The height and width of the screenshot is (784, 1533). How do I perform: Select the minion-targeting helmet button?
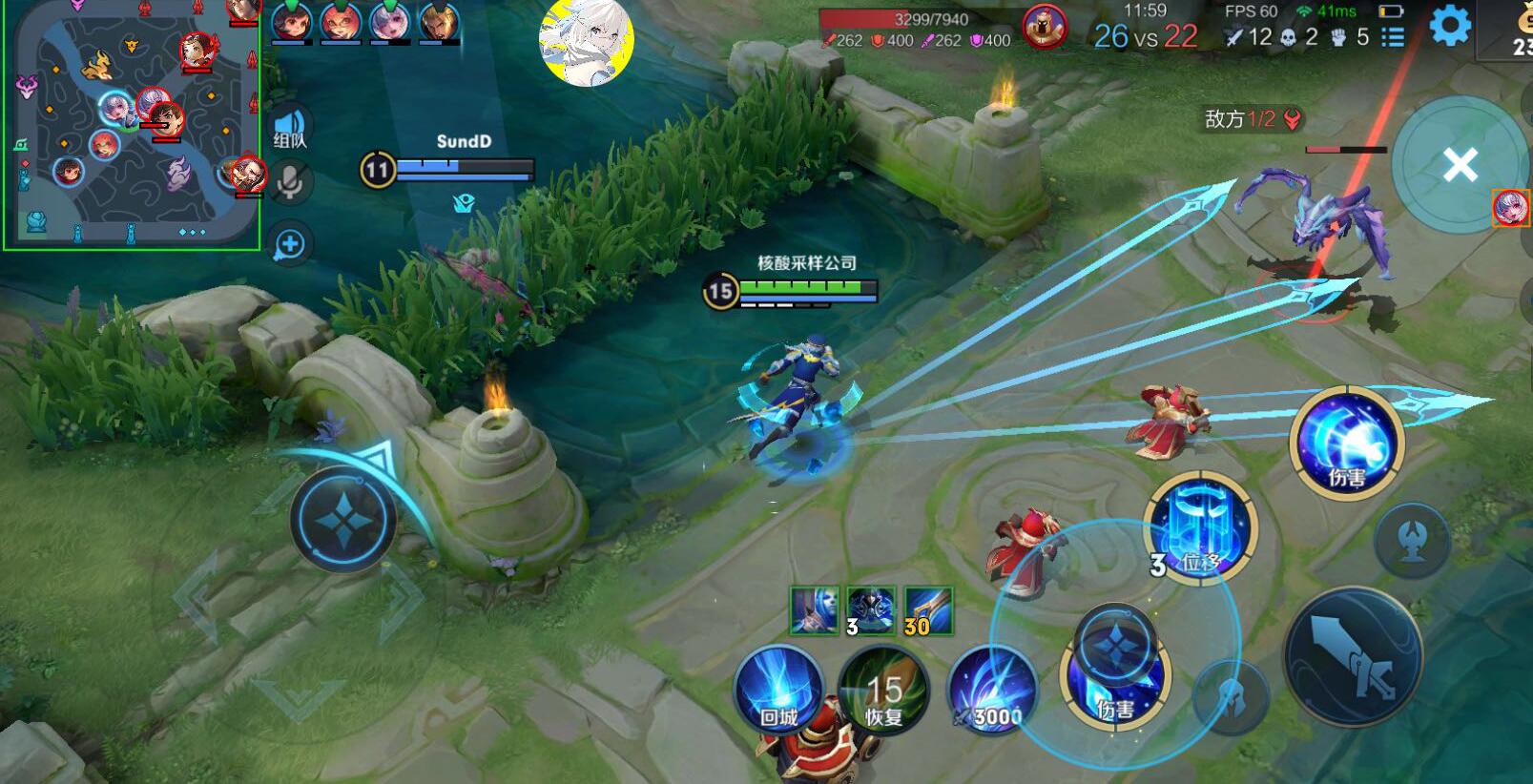[1233, 696]
